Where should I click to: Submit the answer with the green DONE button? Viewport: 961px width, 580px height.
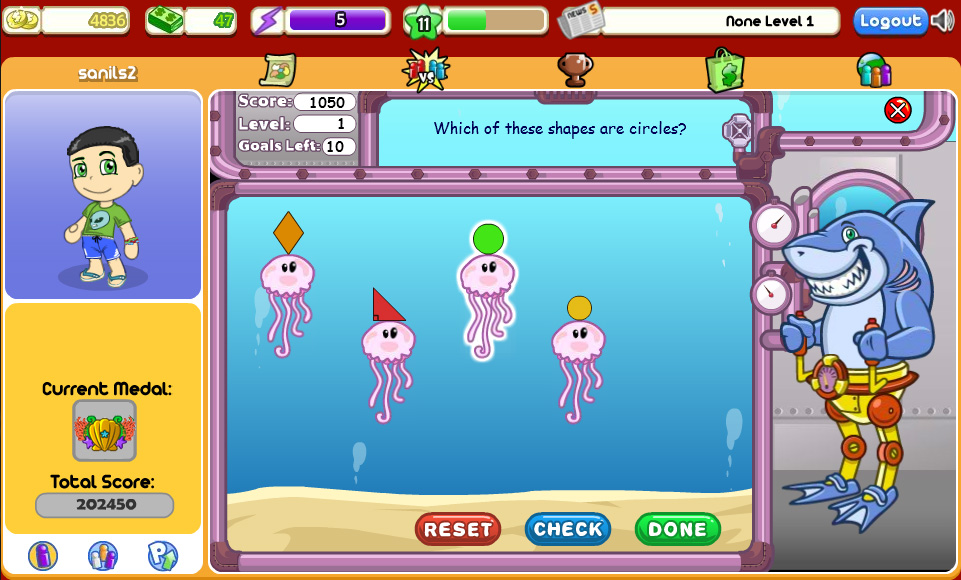[677, 529]
